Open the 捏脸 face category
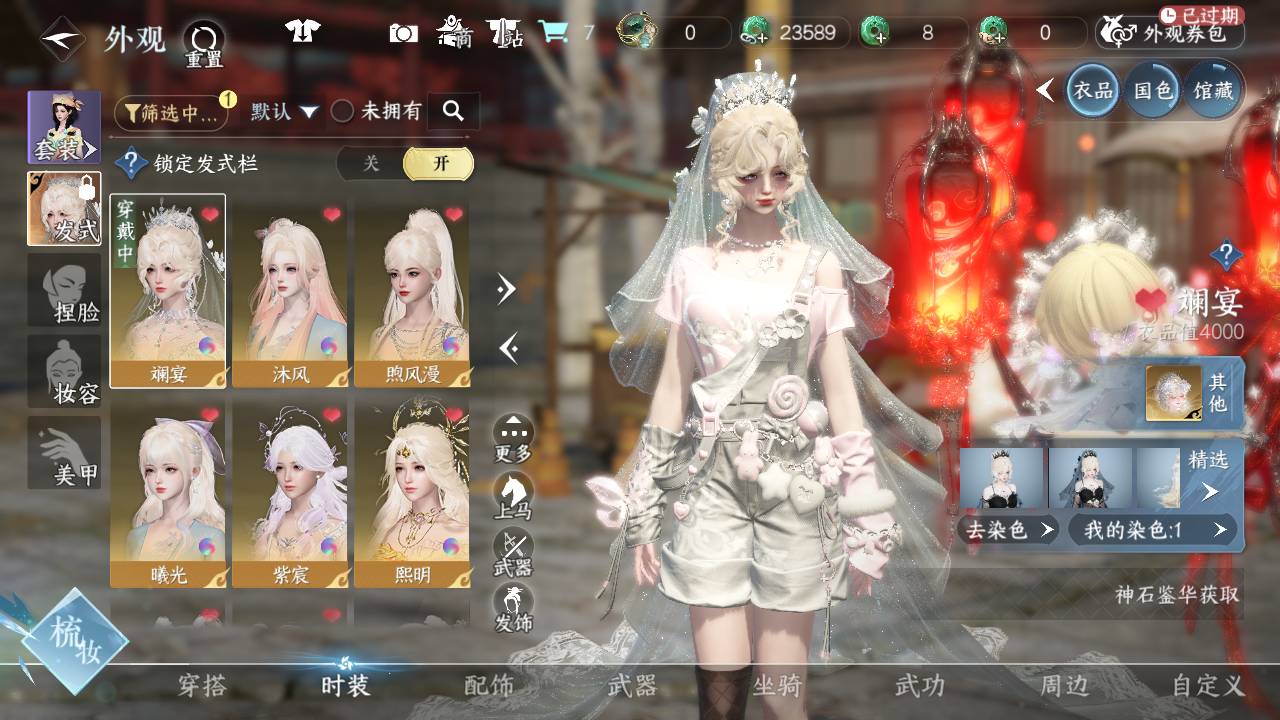The height and width of the screenshot is (720, 1280). coord(64,290)
